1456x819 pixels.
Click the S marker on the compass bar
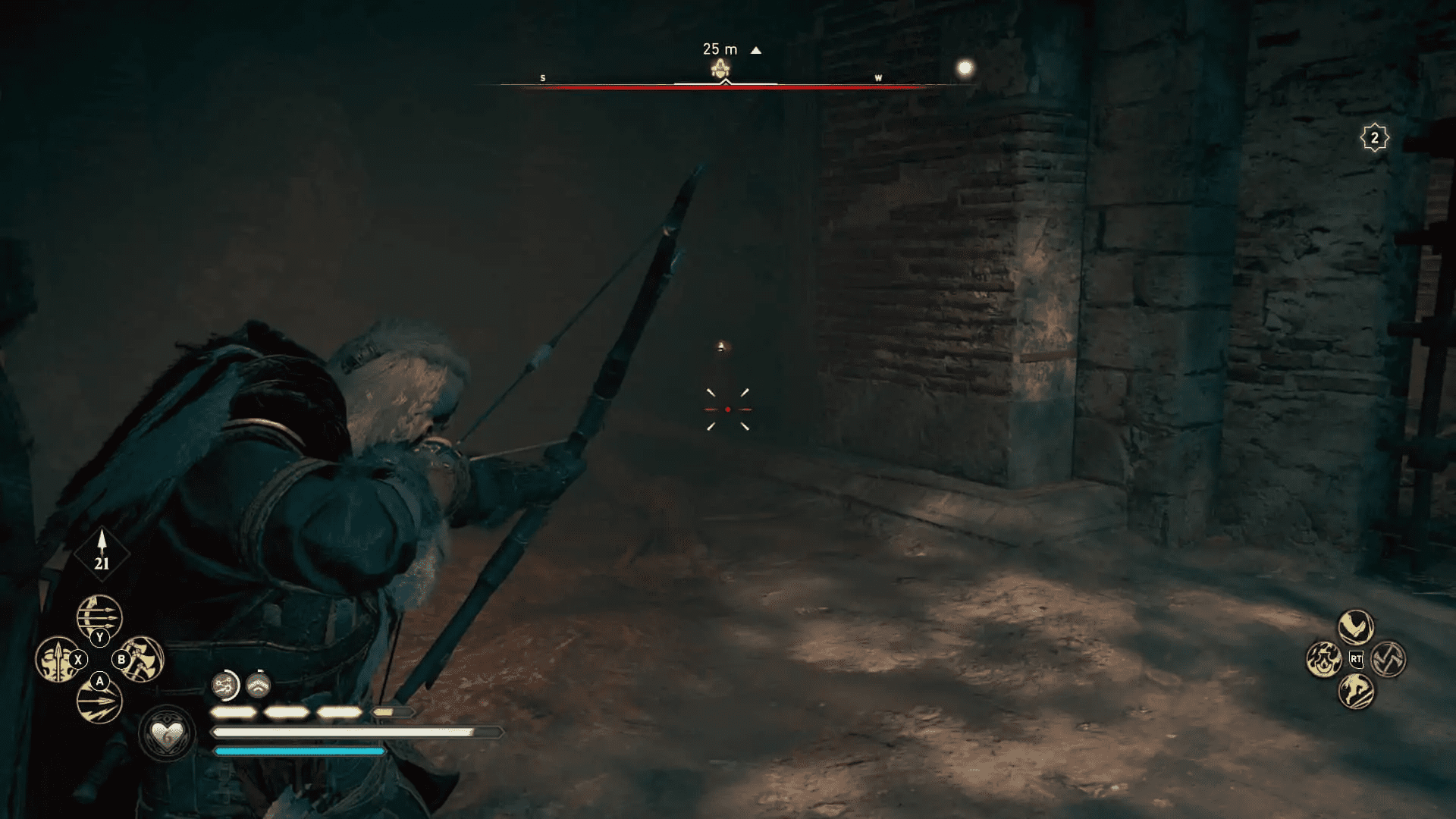(542, 77)
